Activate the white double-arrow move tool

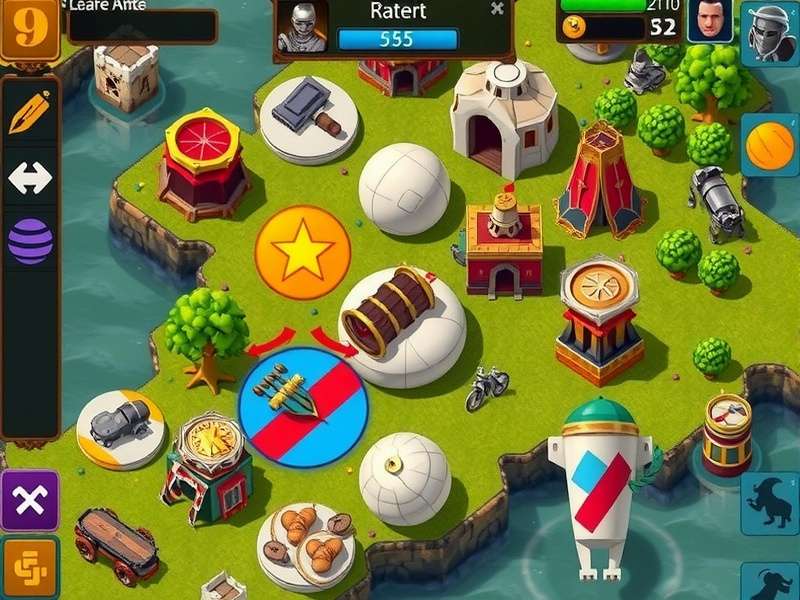(x=30, y=178)
